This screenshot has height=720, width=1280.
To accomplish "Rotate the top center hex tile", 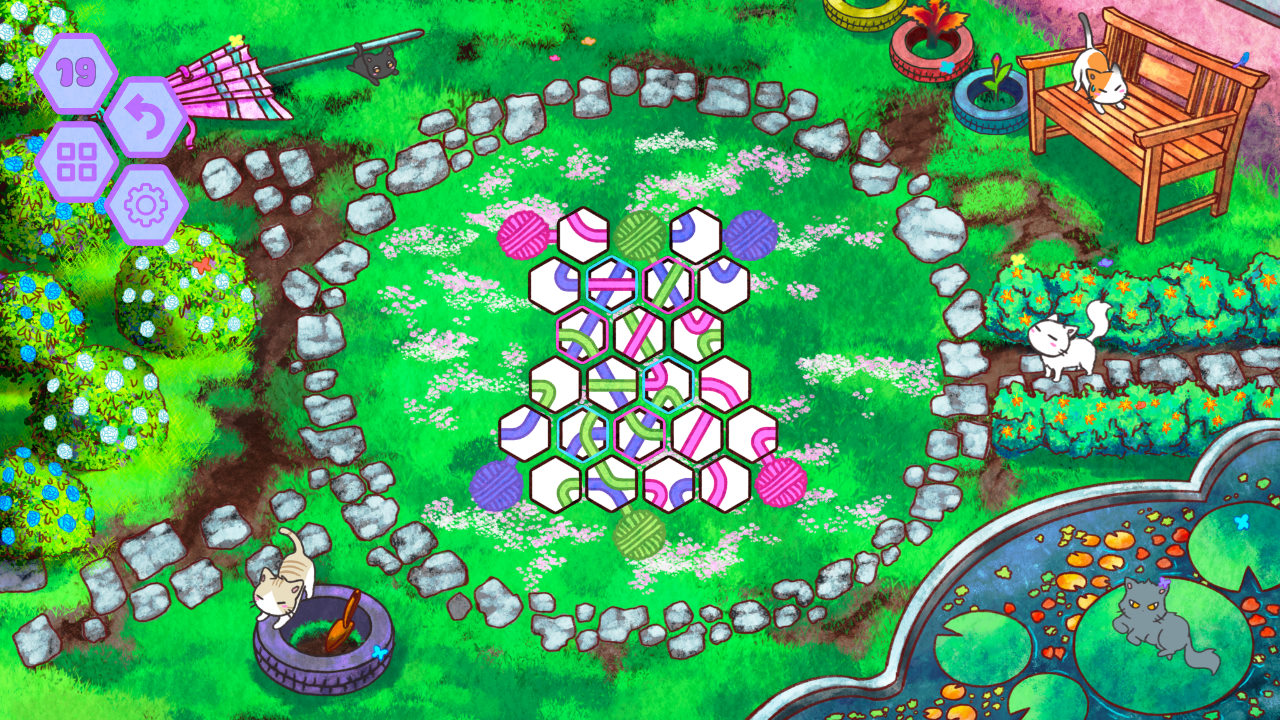I will point(582,235).
